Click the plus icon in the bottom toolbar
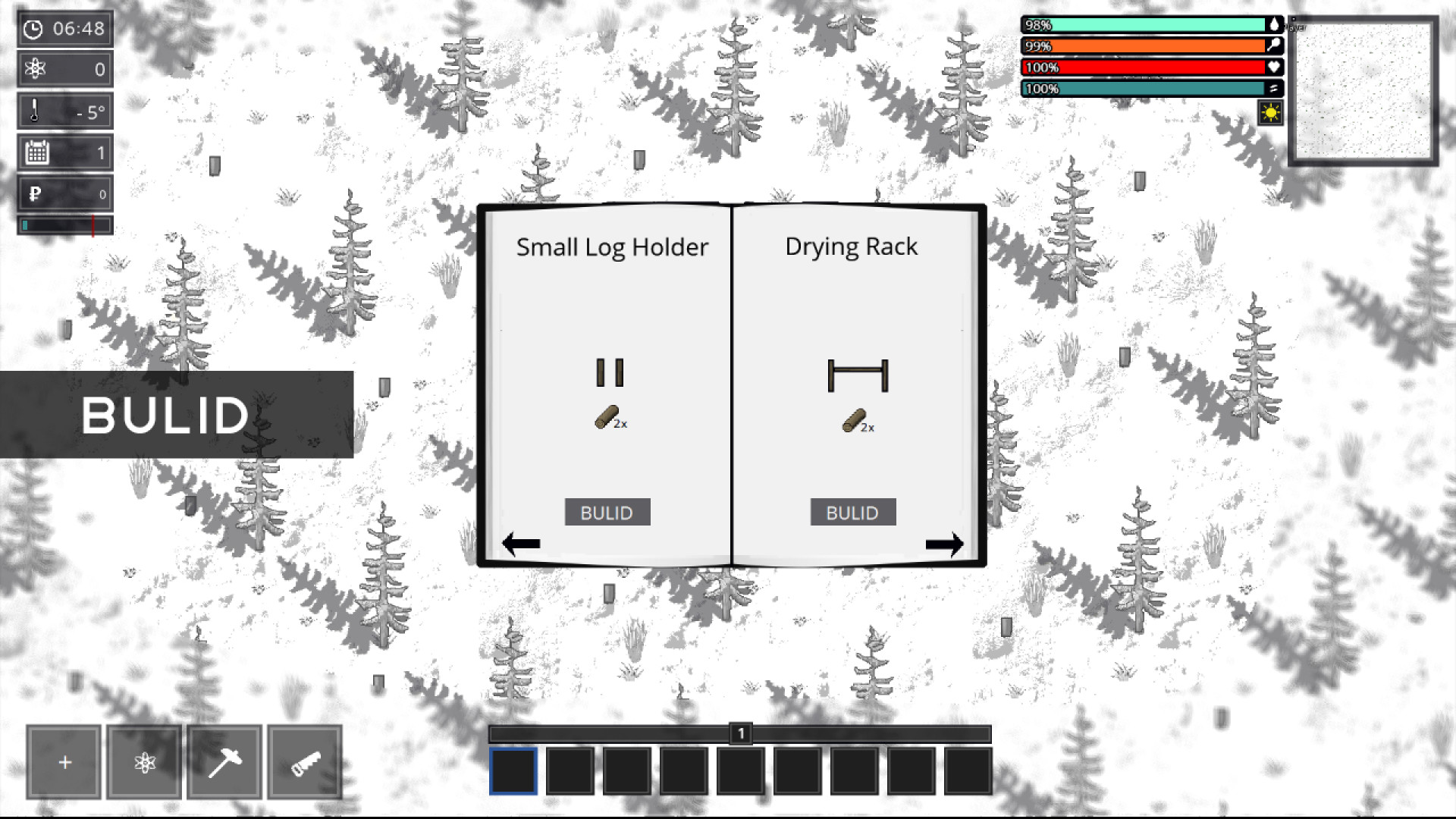This screenshot has height=819, width=1456. [x=63, y=761]
